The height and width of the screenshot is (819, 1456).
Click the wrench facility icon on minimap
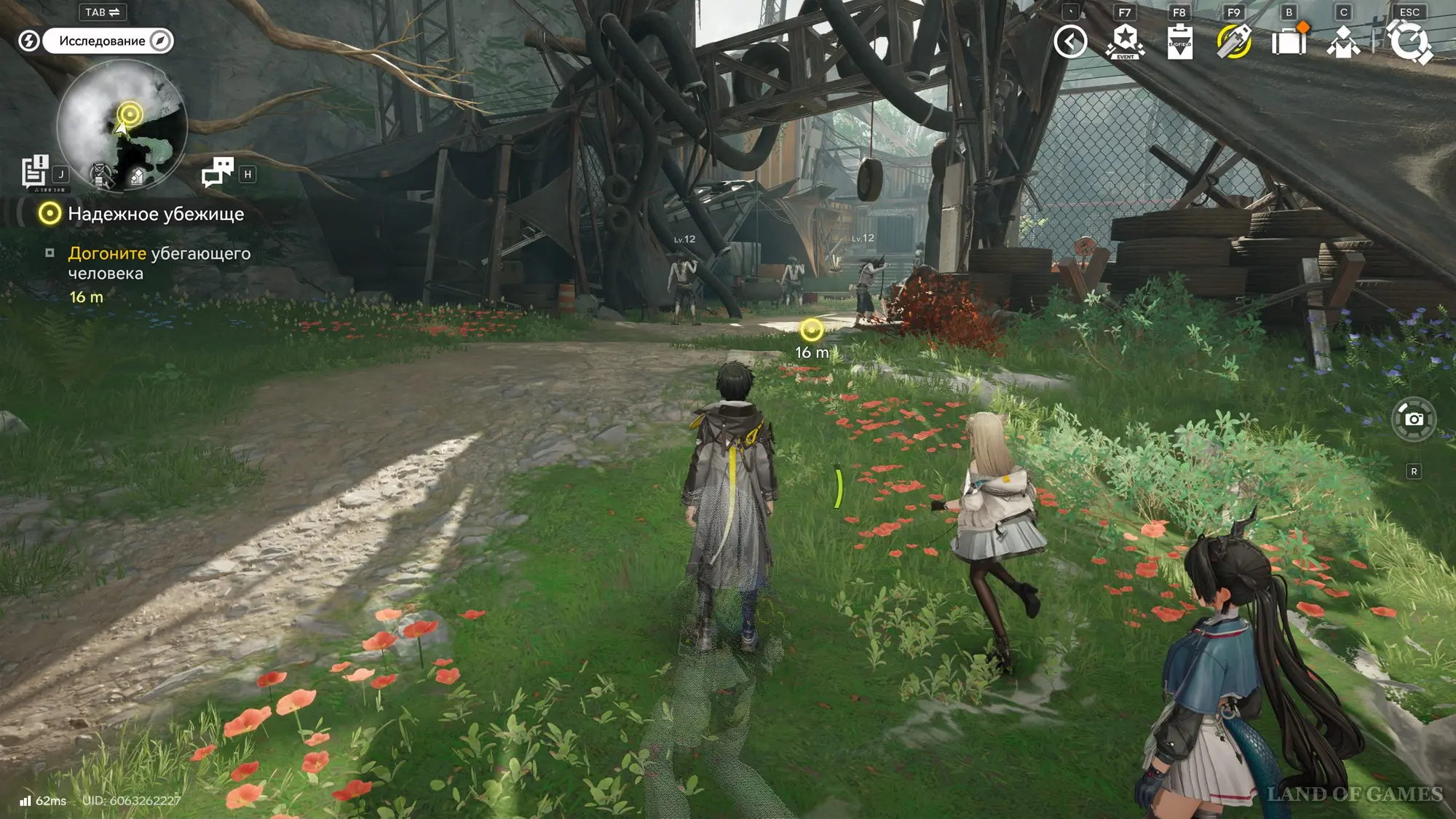[101, 174]
